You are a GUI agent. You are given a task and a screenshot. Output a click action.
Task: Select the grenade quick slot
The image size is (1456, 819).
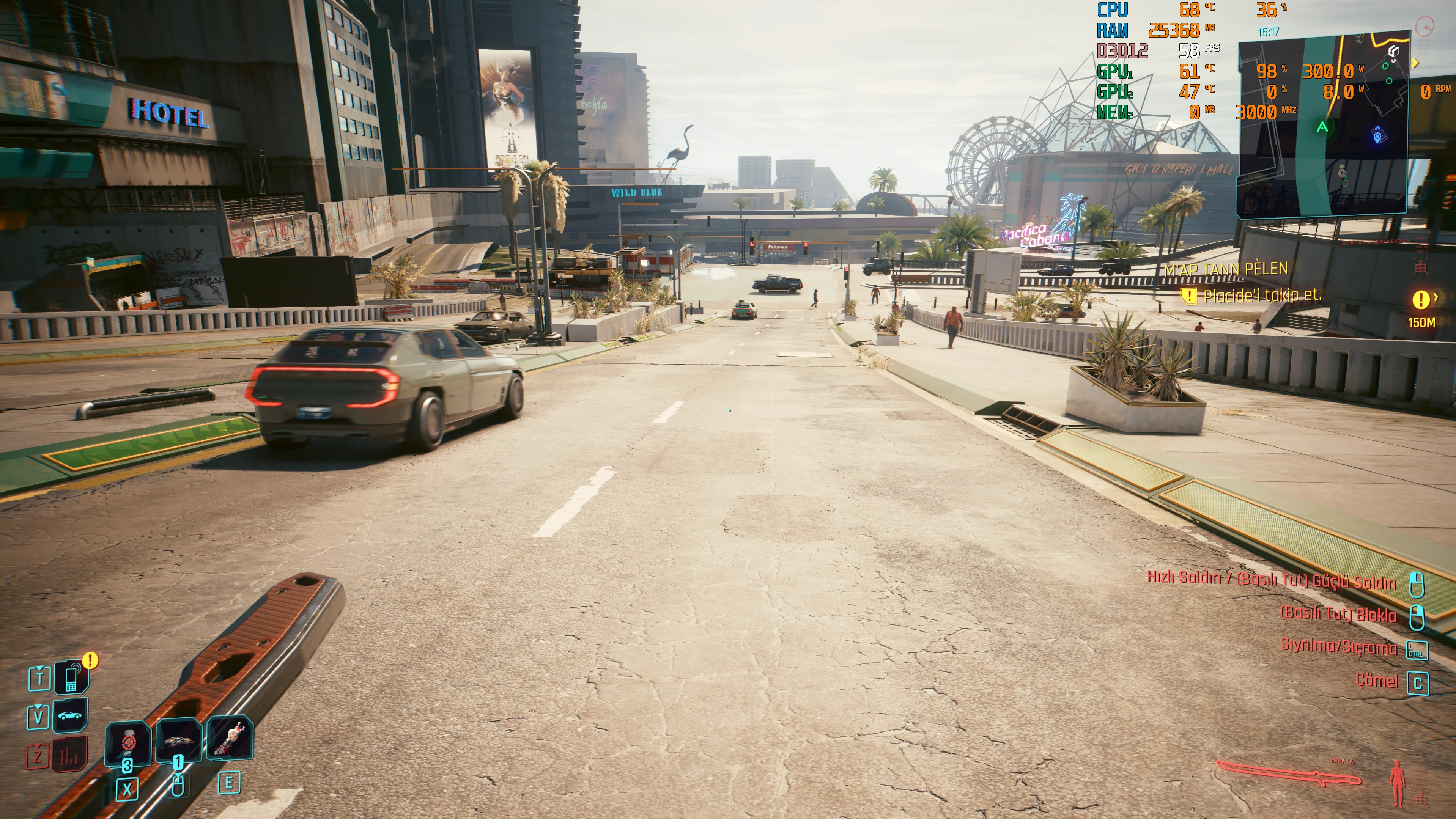[179, 741]
